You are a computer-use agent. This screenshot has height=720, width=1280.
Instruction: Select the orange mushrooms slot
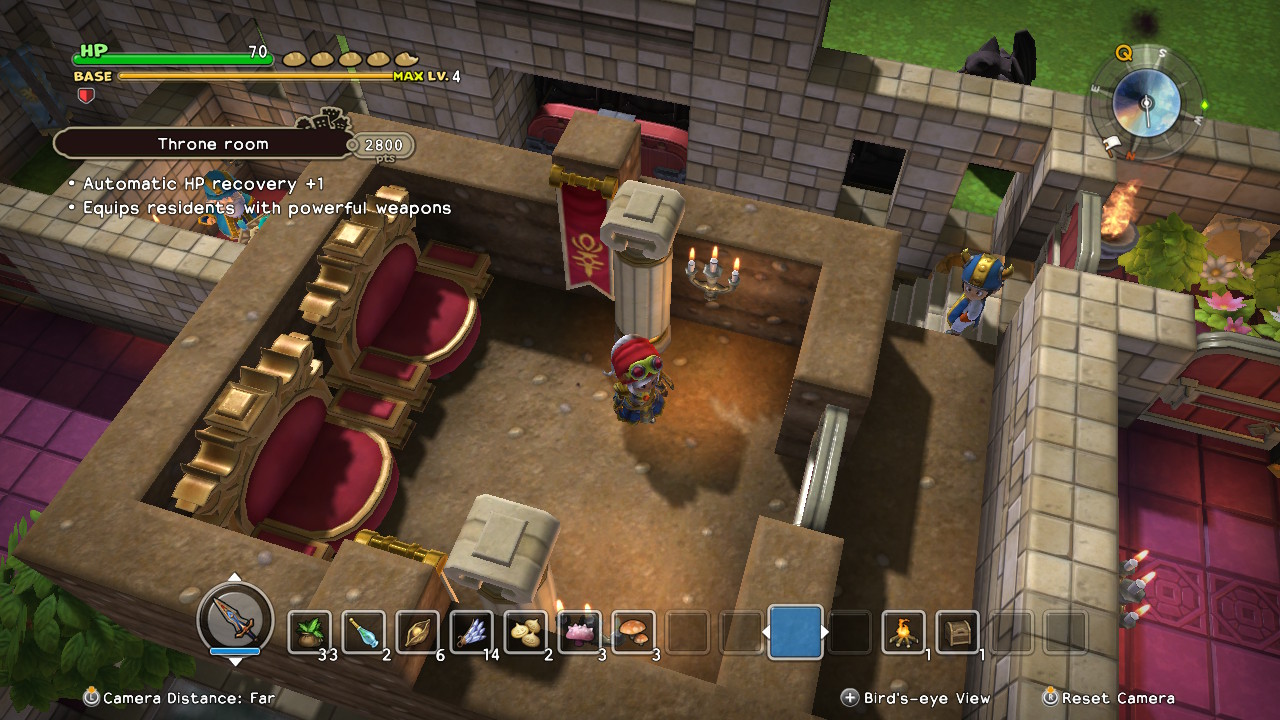point(633,632)
